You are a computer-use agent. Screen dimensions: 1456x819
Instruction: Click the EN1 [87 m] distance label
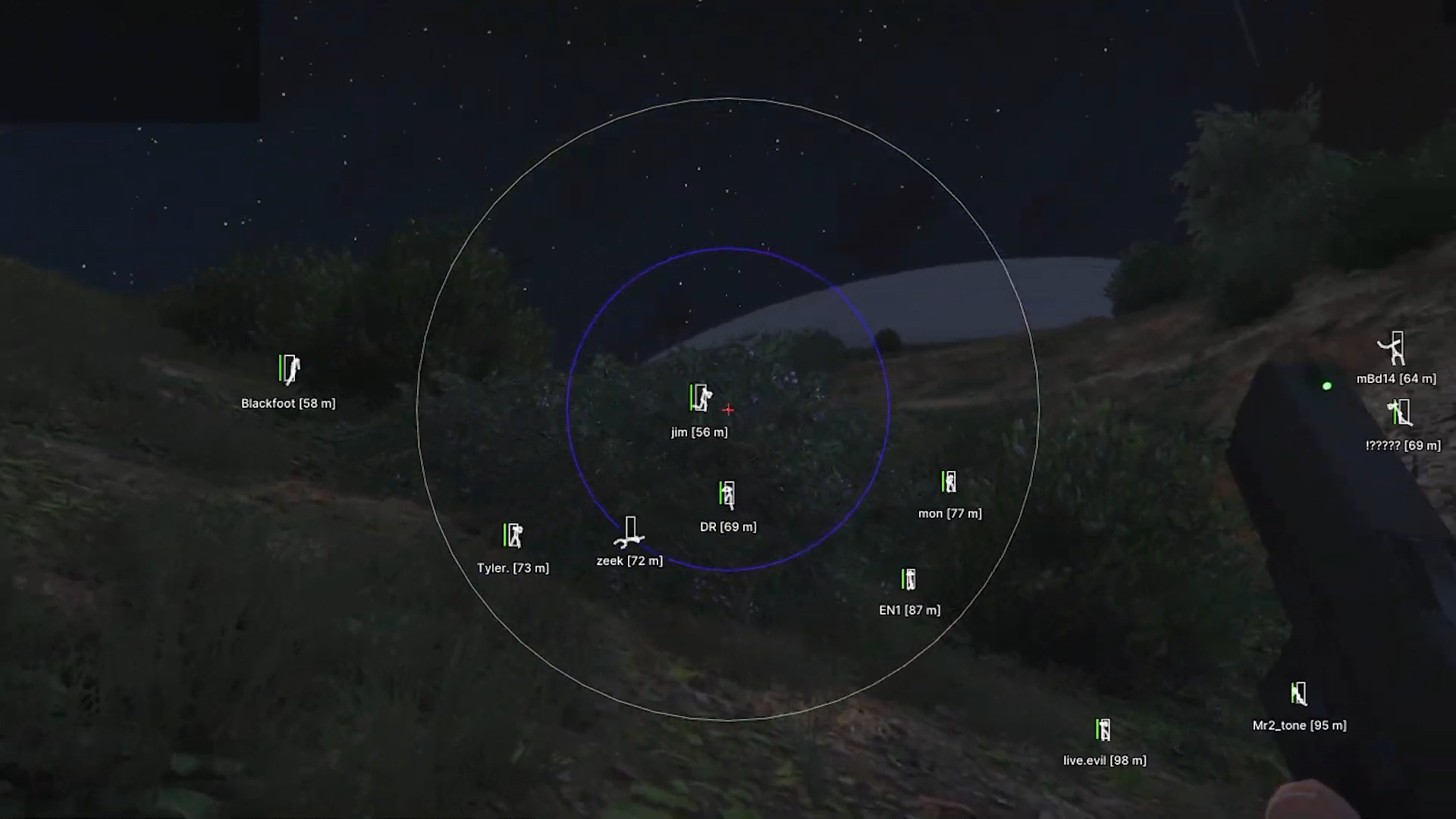point(909,610)
